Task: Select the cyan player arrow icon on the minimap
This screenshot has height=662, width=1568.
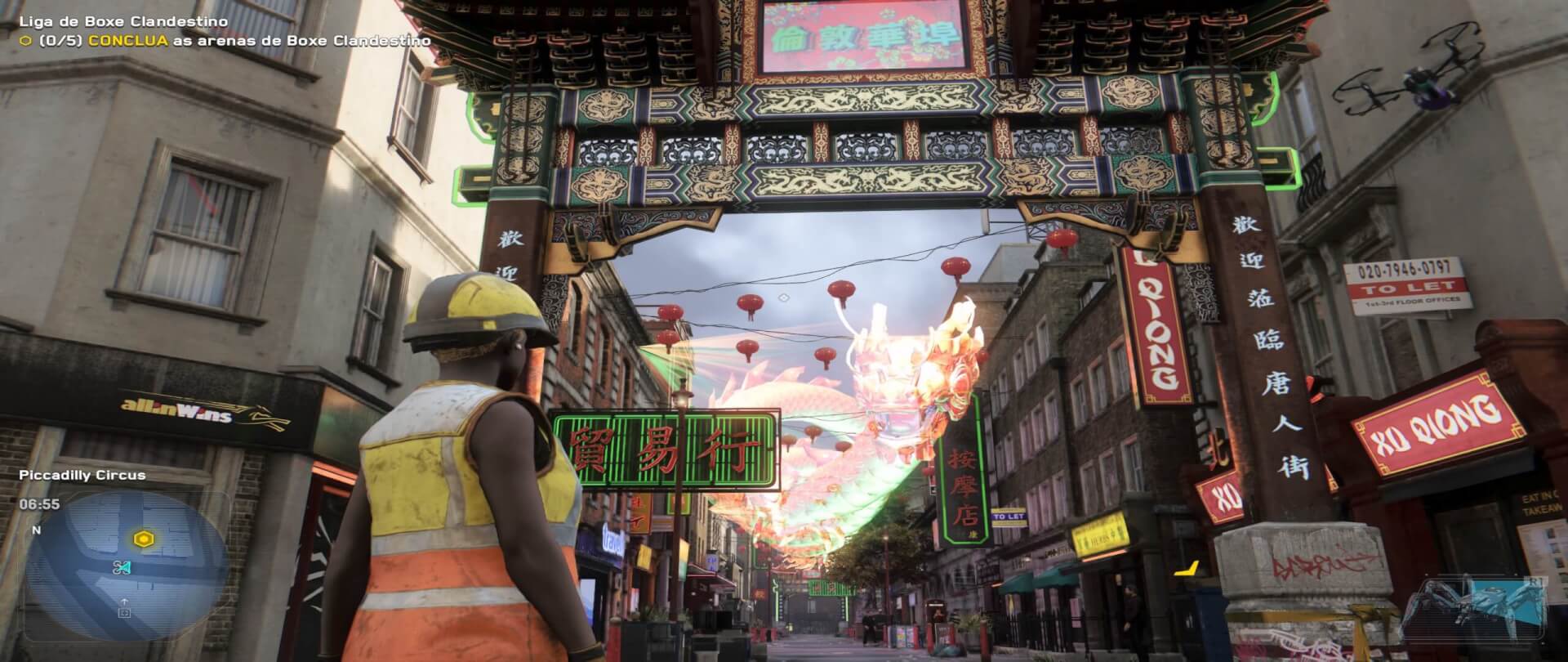Action: point(123,568)
